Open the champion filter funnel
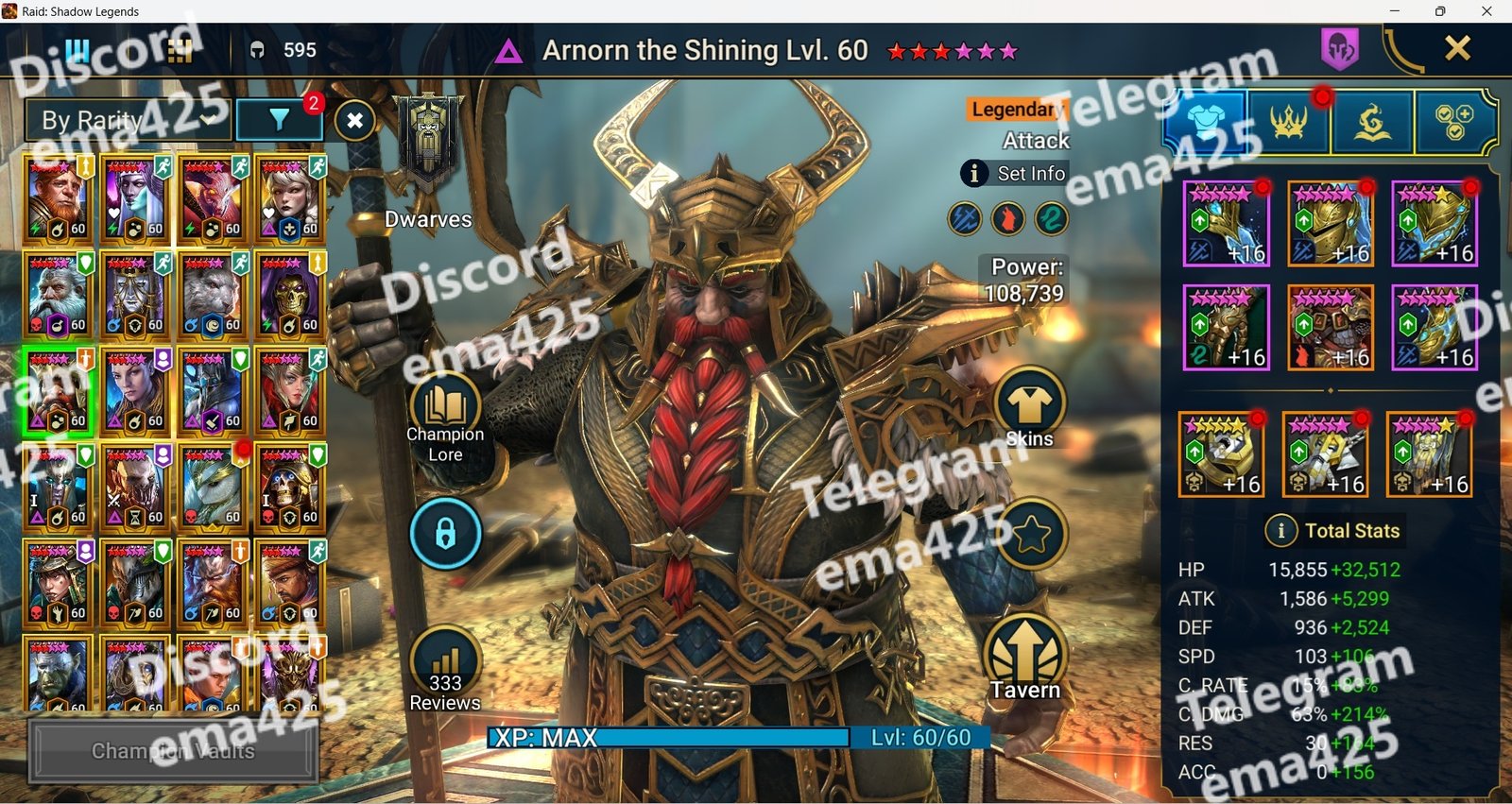The image size is (1512, 804). tap(279, 120)
